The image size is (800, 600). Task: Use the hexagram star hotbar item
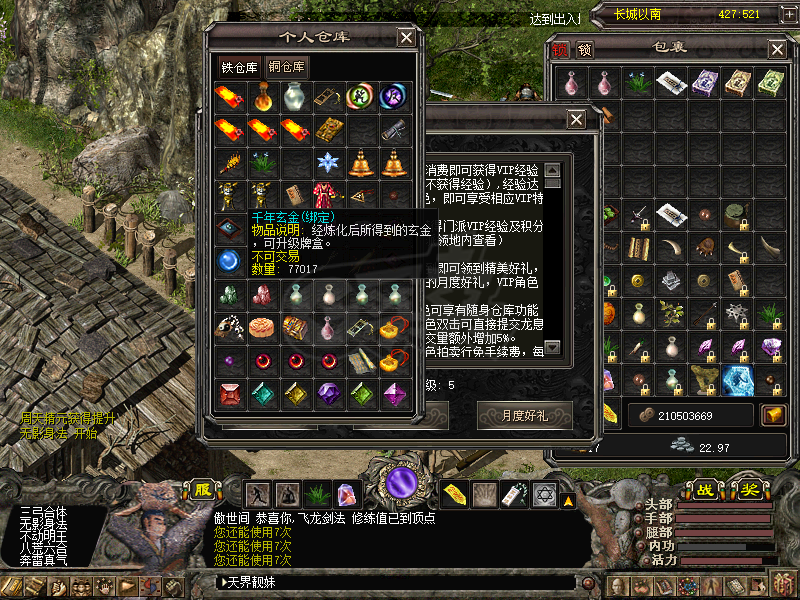pos(545,494)
